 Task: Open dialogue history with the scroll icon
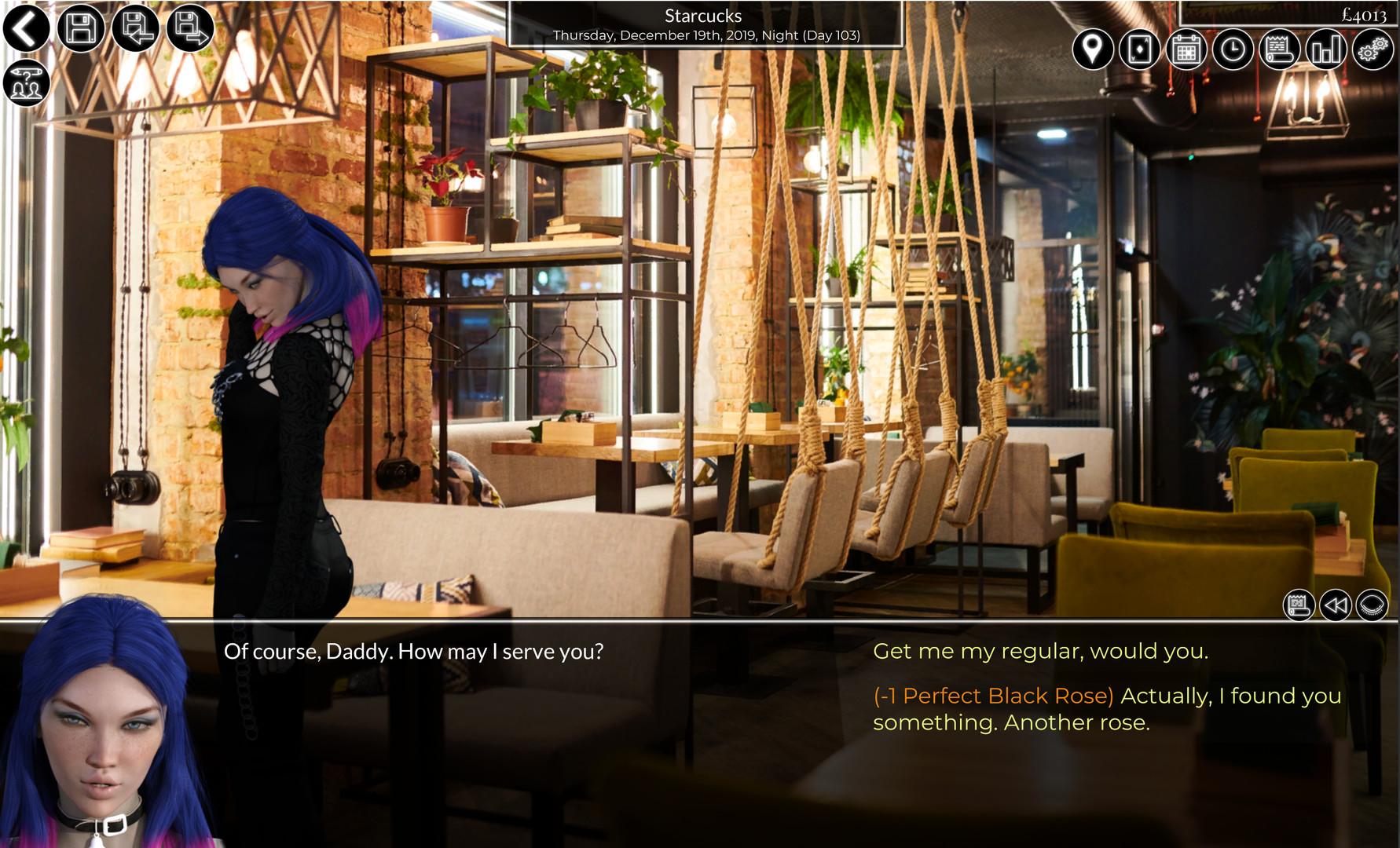tap(1299, 605)
